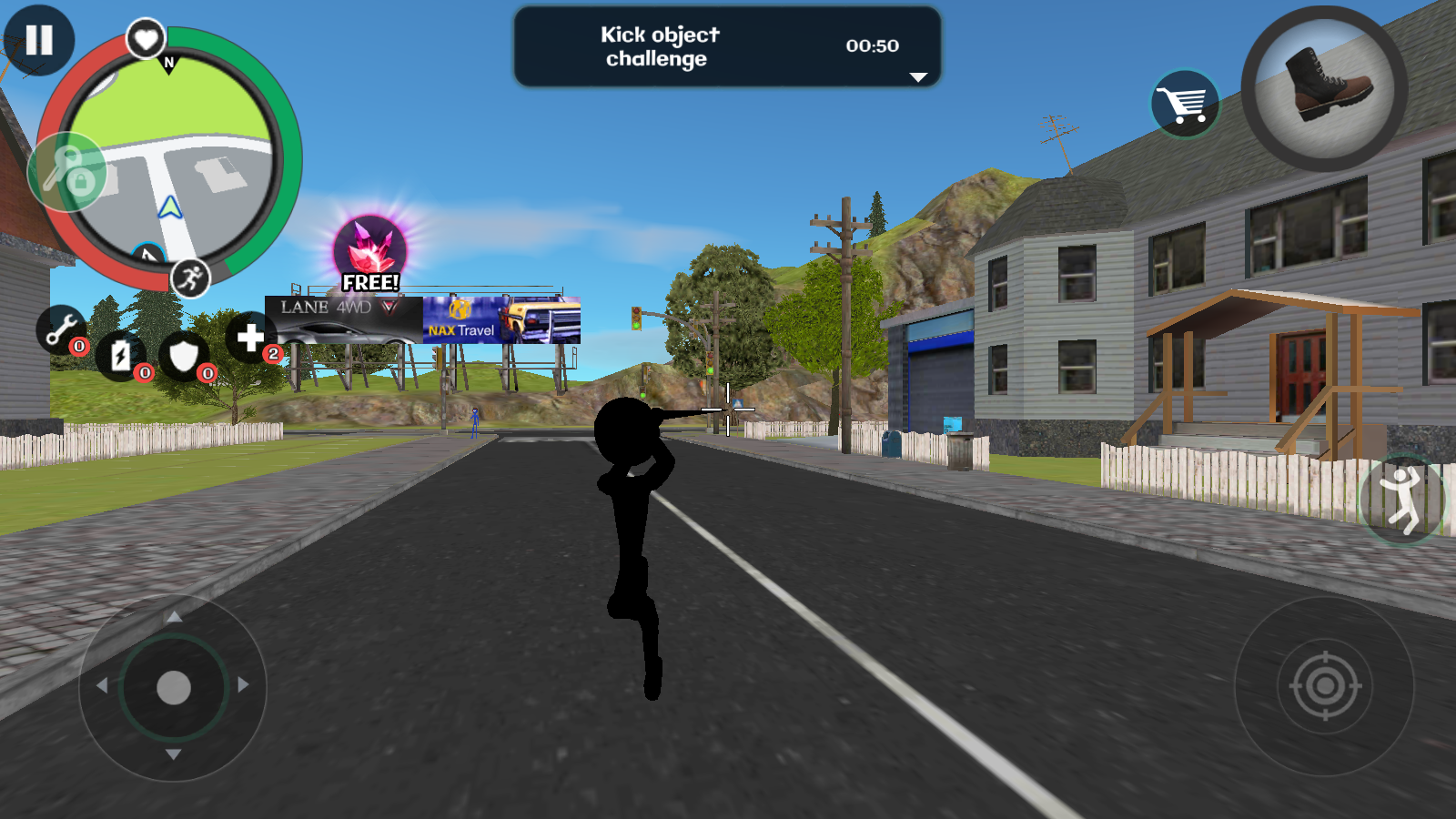Tap the crosshair aim button
1456x819 pixels.
[x=1325, y=686]
